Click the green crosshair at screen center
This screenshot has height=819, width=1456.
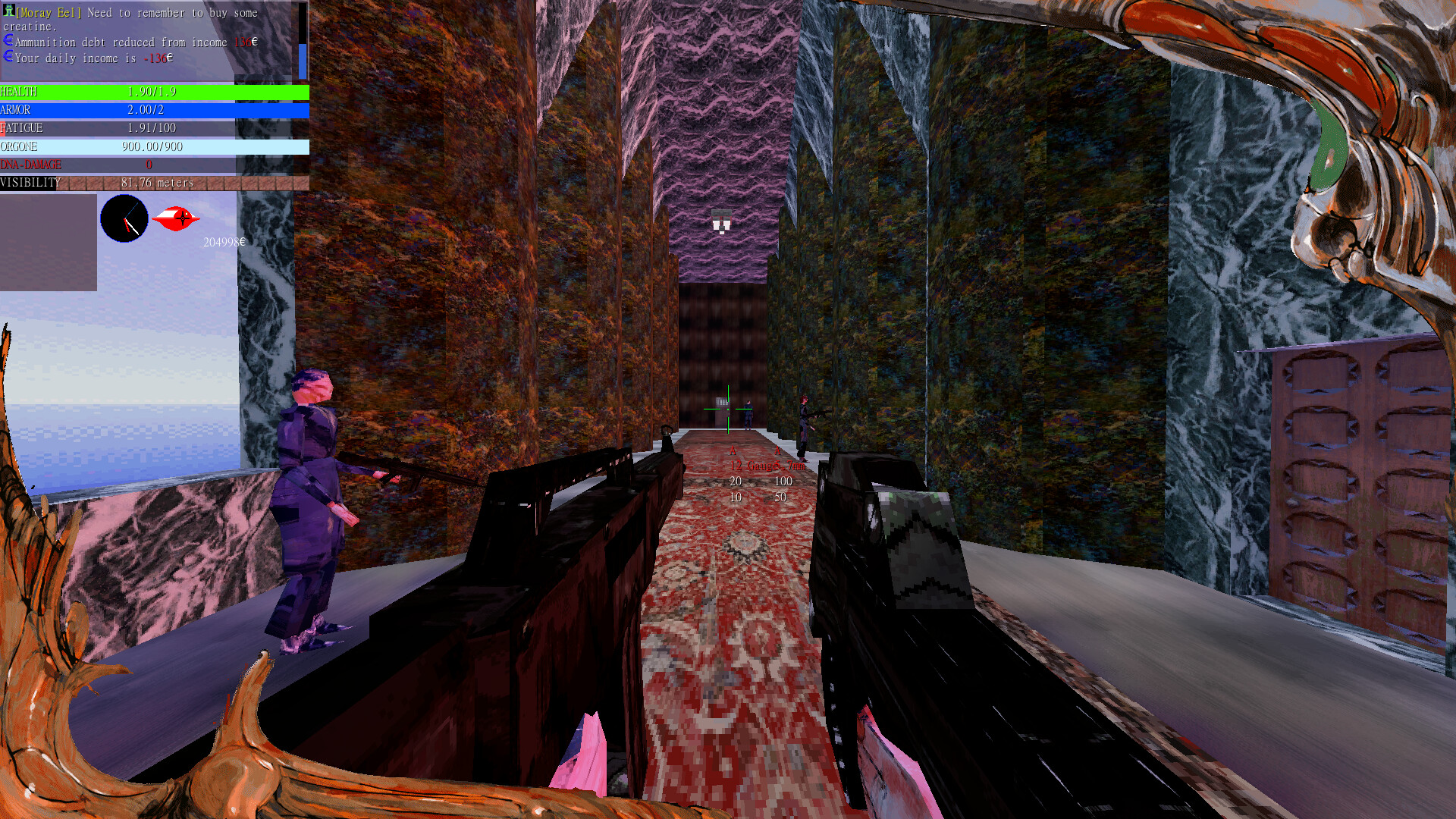coord(728,409)
